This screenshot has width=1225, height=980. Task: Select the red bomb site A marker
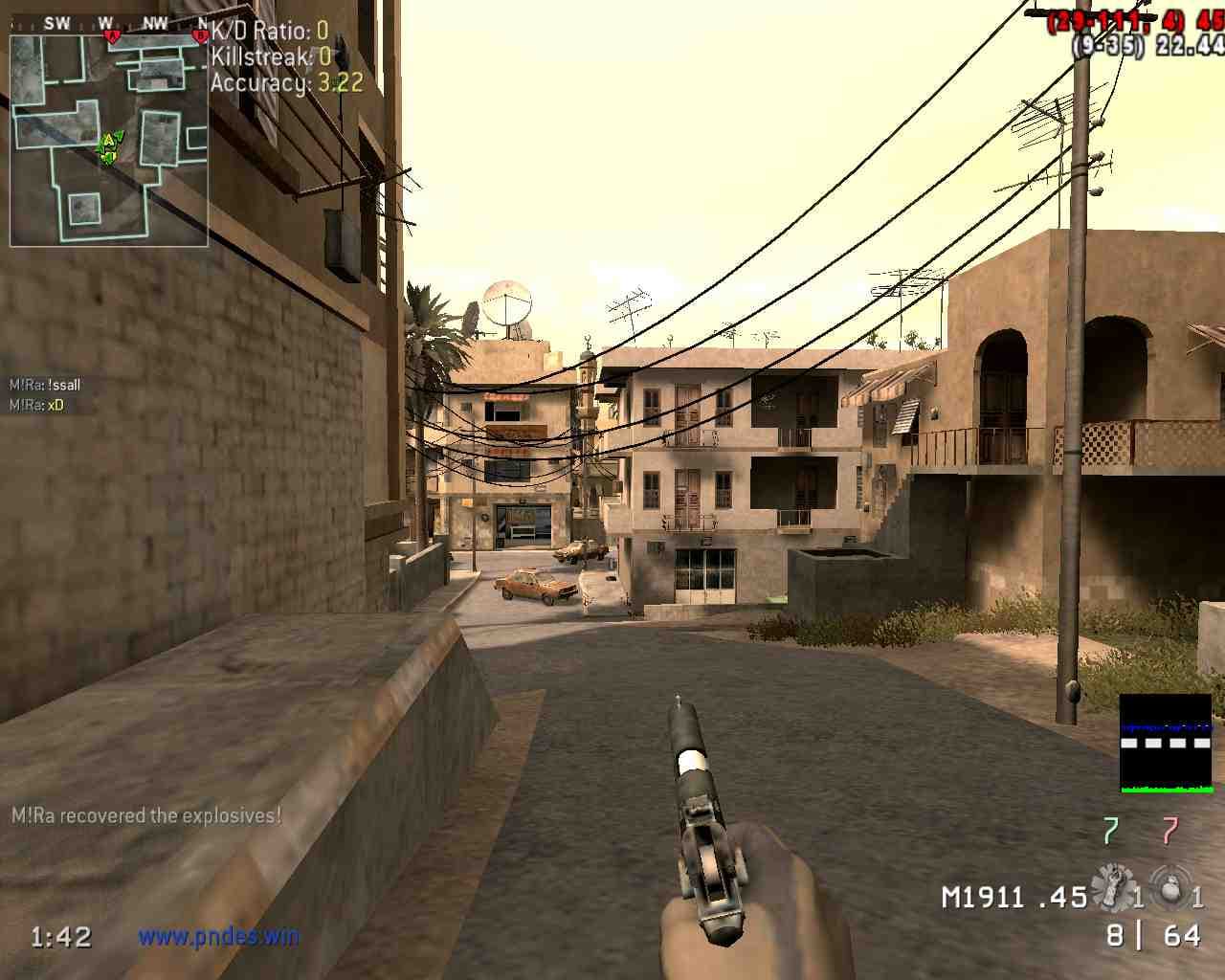[112, 36]
